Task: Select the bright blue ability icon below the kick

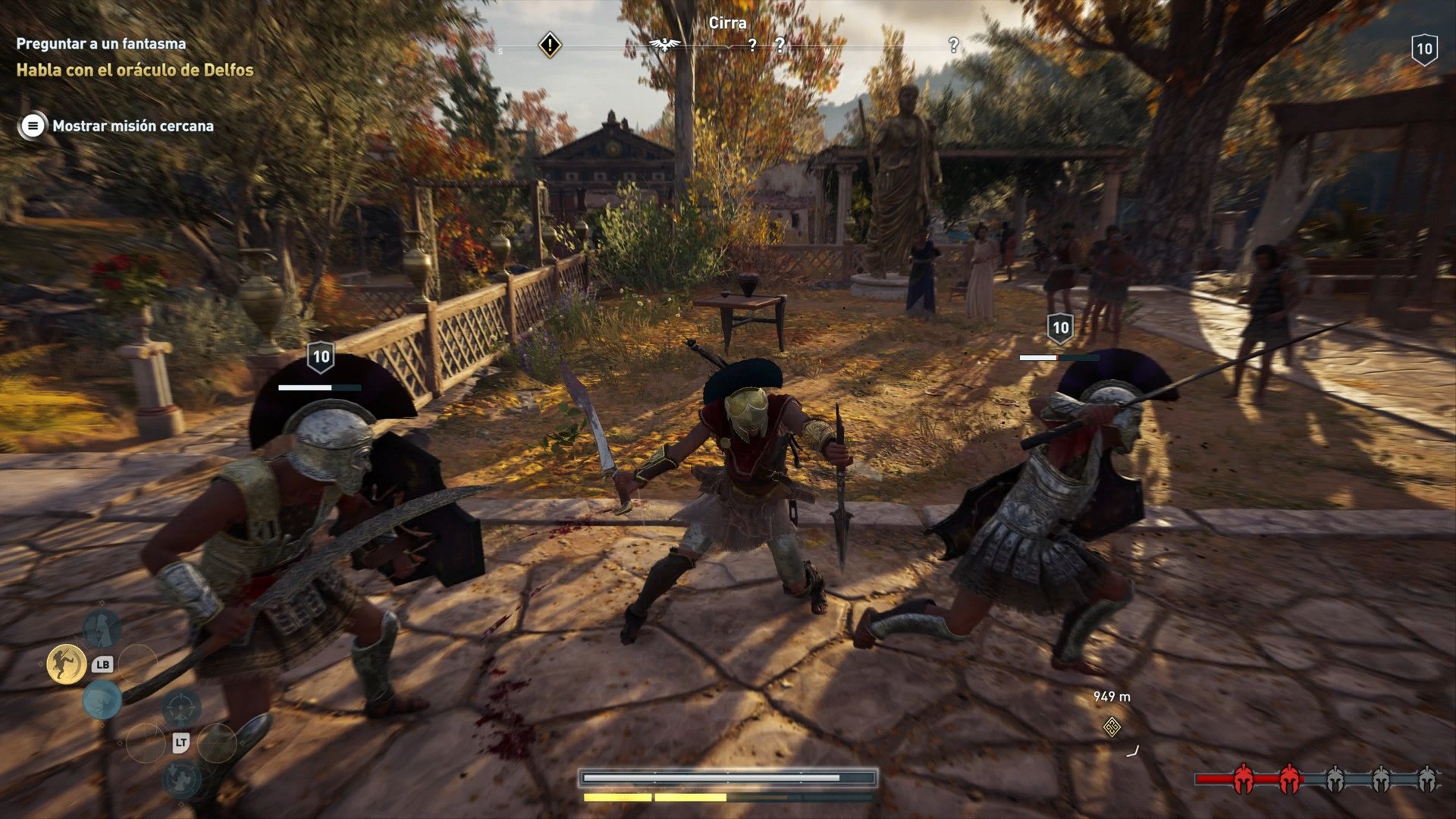Action: click(102, 699)
